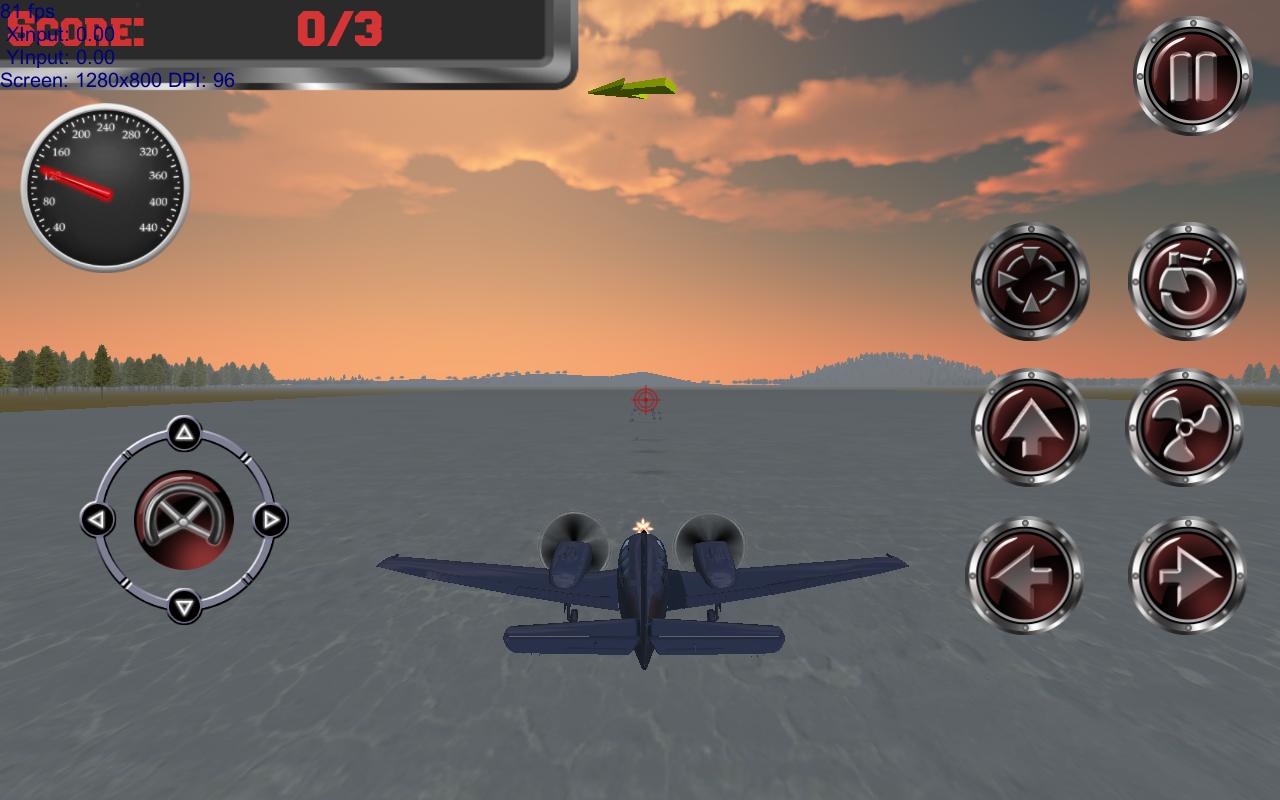Toggle the propeller engine control
This screenshot has height=800, width=1280.
click(x=1186, y=426)
